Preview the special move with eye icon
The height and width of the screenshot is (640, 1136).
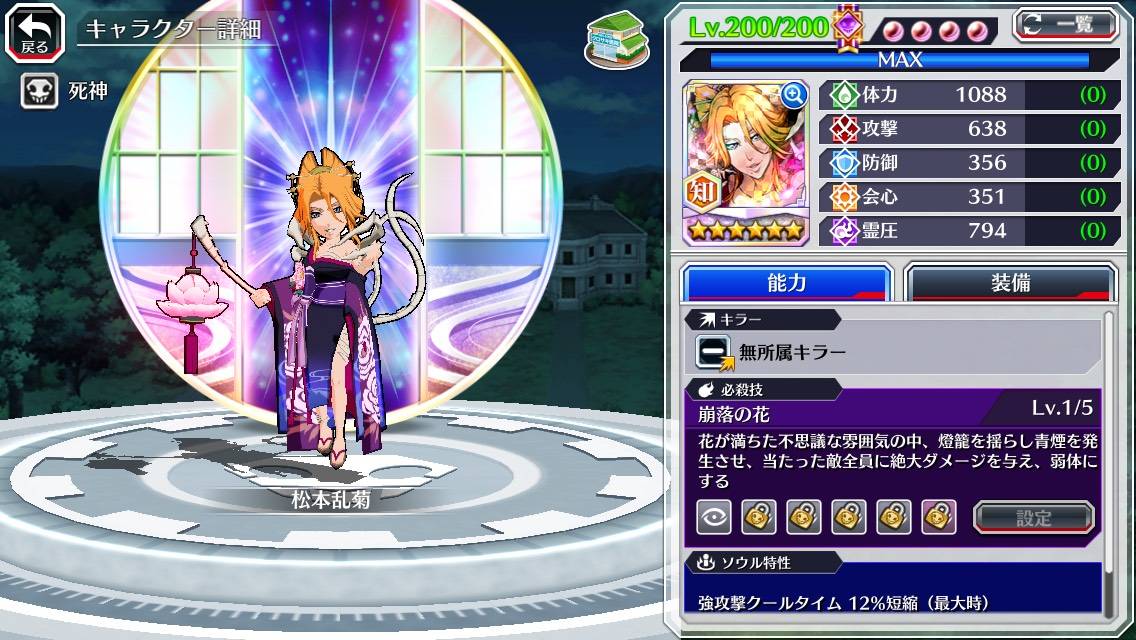(x=713, y=517)
